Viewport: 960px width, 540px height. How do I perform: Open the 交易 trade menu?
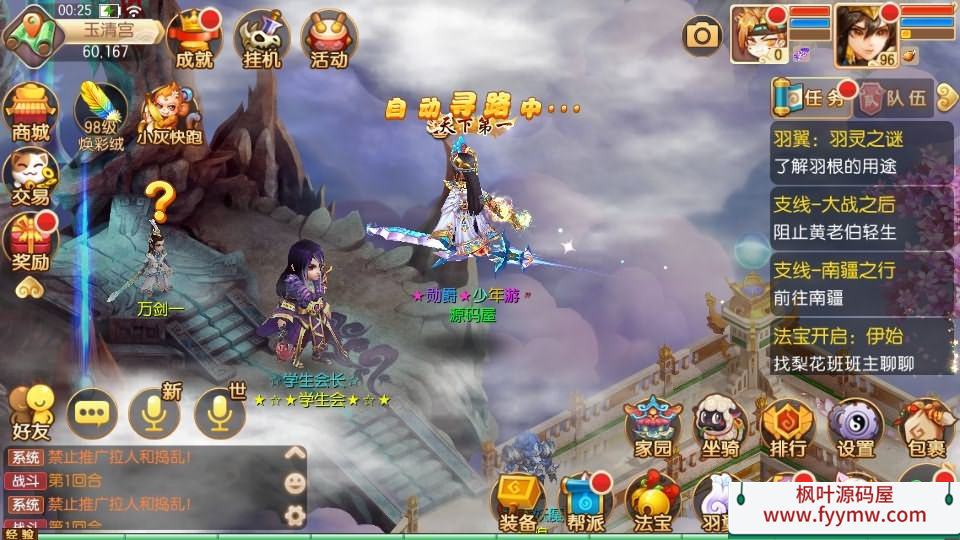[x=30, y=175]
